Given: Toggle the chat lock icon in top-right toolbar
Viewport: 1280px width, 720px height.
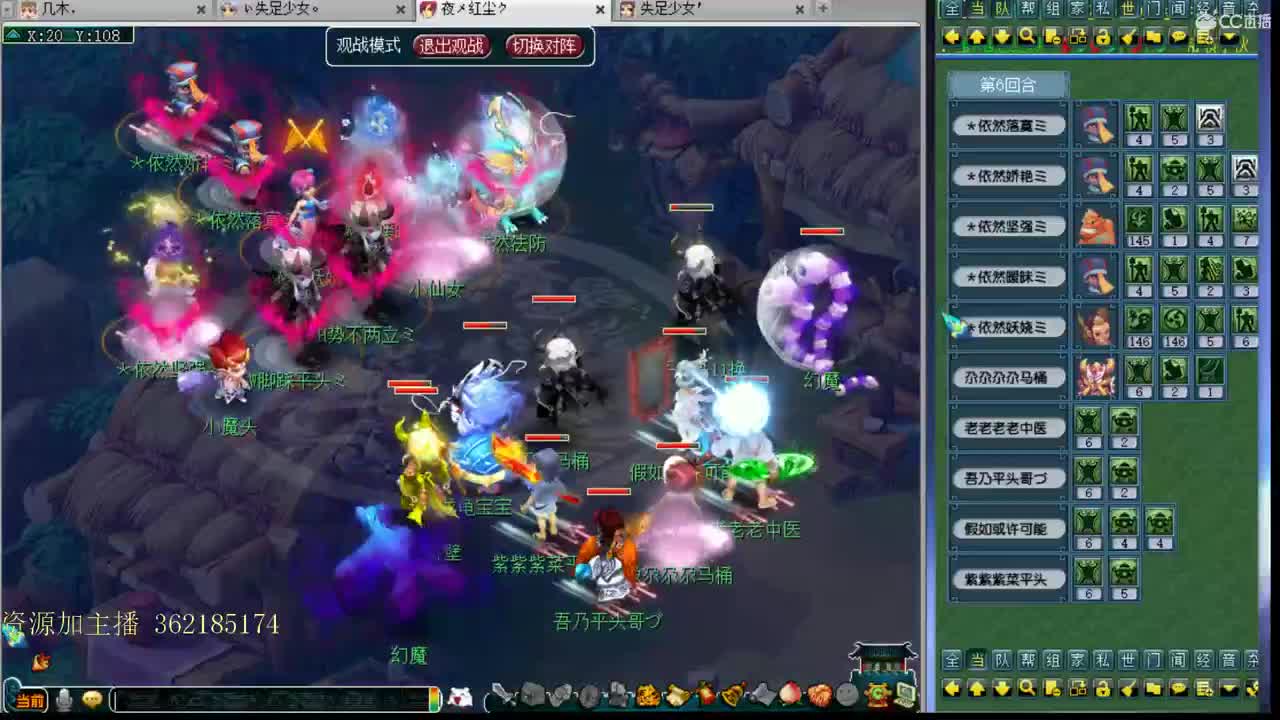Looking at the screenshot, I should click(x=1102, y=37).
